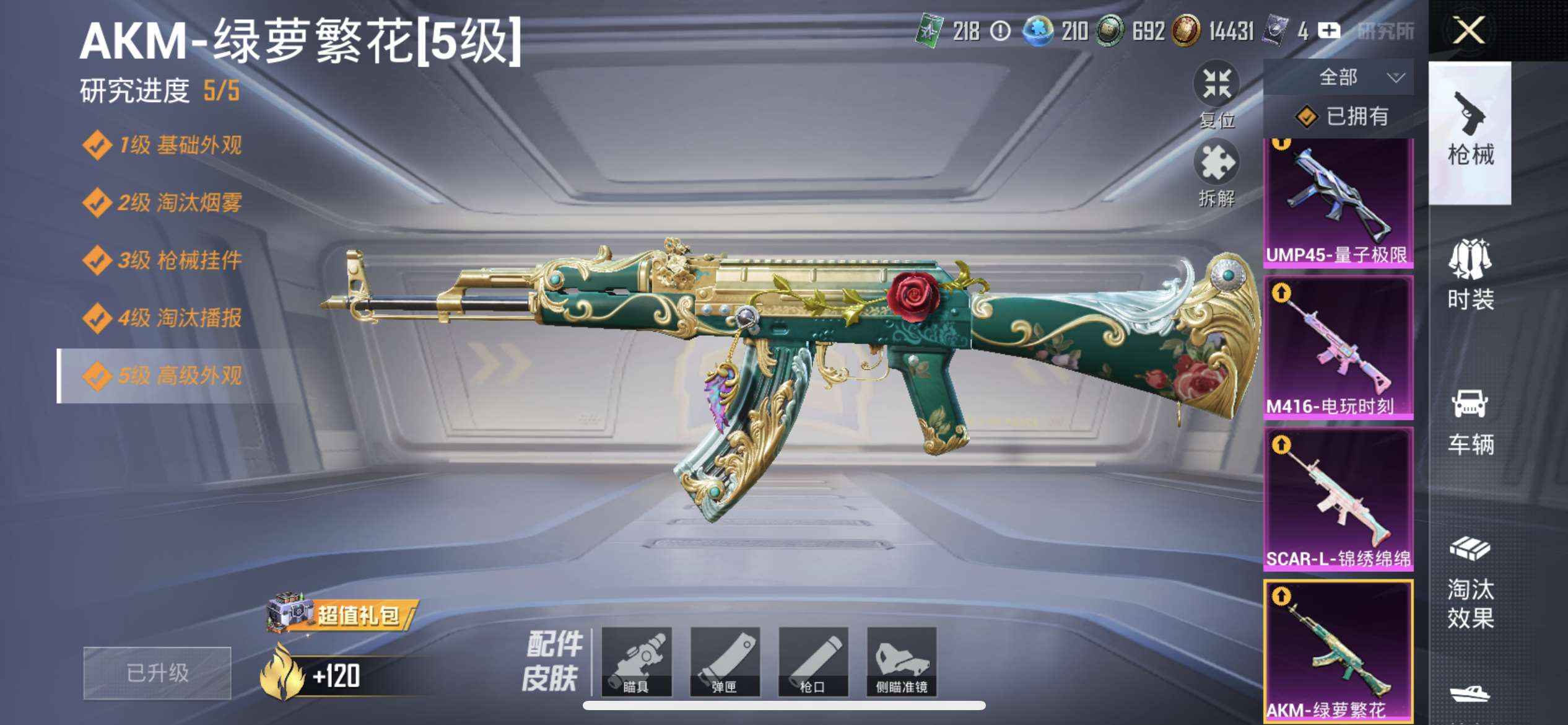The height and width of the screenshot is (725, 1568).
Task: Choose the 弹匣 magazine attachment skin slot
Action: (x=725, y=661)
